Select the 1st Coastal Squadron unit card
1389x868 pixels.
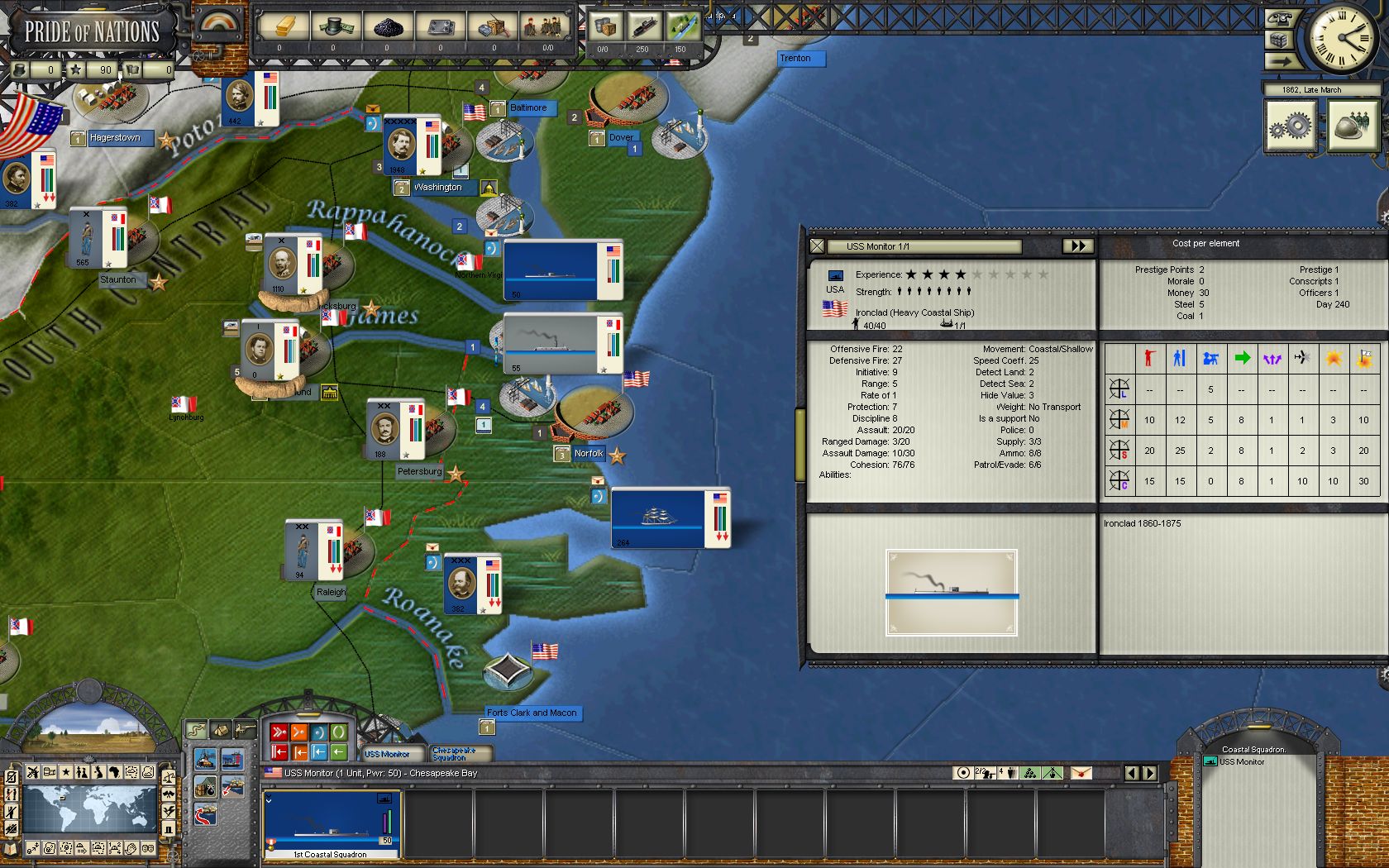point(332,824)
